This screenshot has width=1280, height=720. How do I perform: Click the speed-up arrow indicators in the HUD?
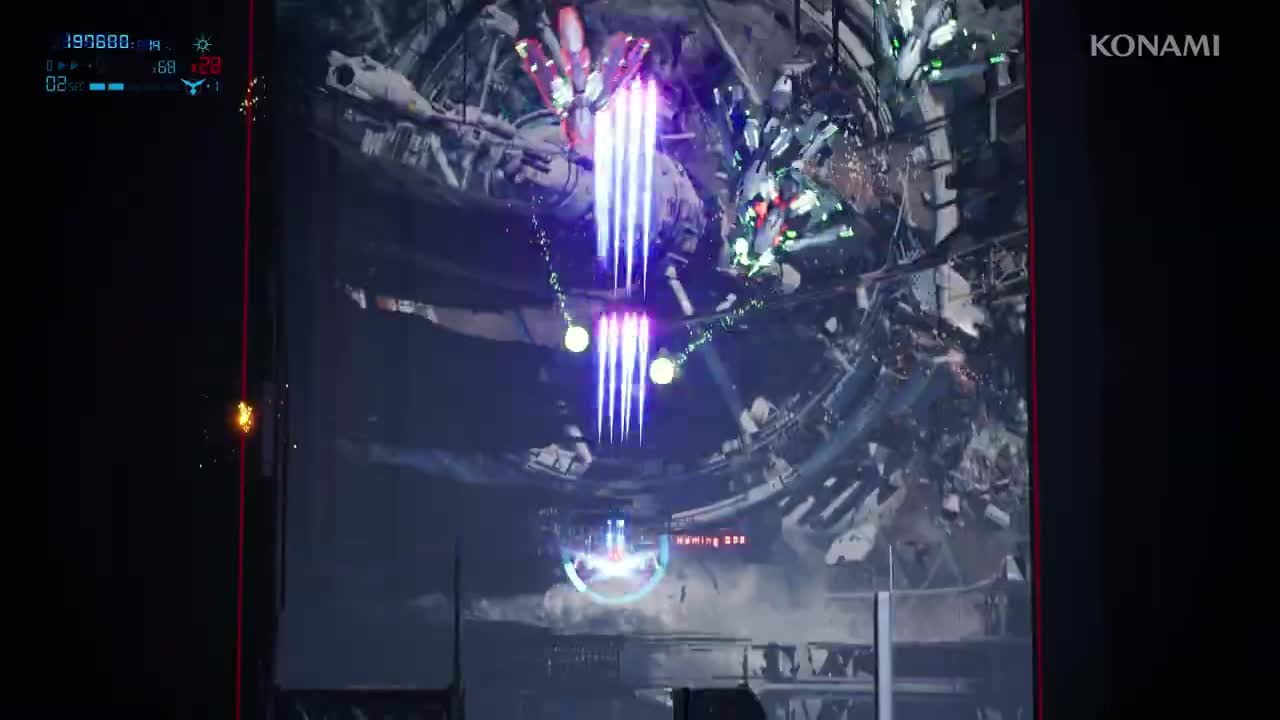click(66, 65)
